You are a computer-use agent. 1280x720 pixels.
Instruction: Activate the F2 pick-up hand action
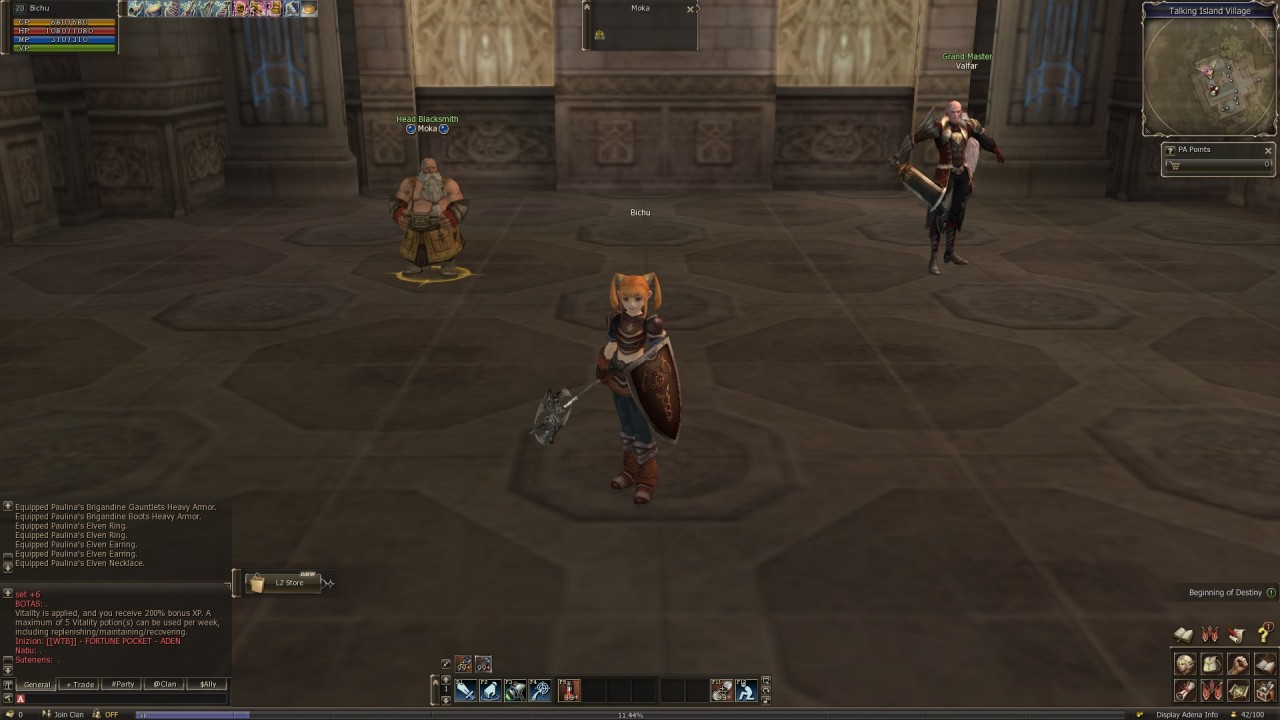point(490,690)
